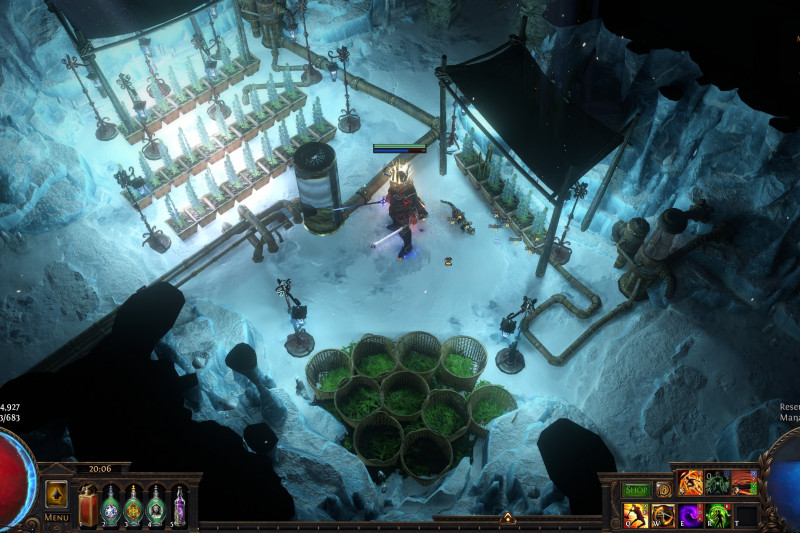The image size is (800, 533).
Task: Activate the purple vortex skill on E
Action: [690, 515]
